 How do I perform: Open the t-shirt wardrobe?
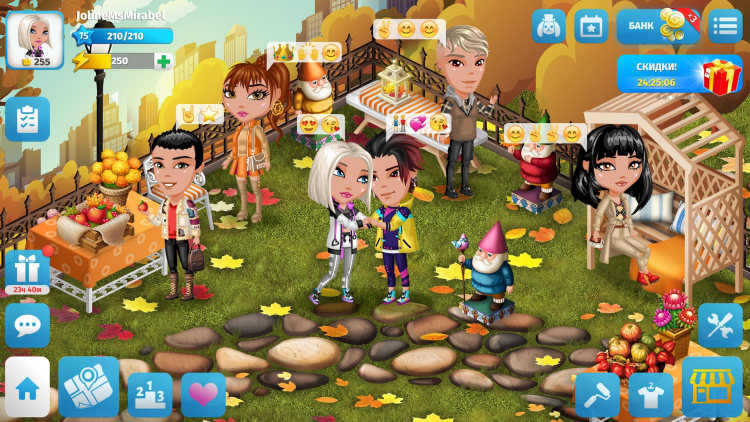(x=650, y=394)
